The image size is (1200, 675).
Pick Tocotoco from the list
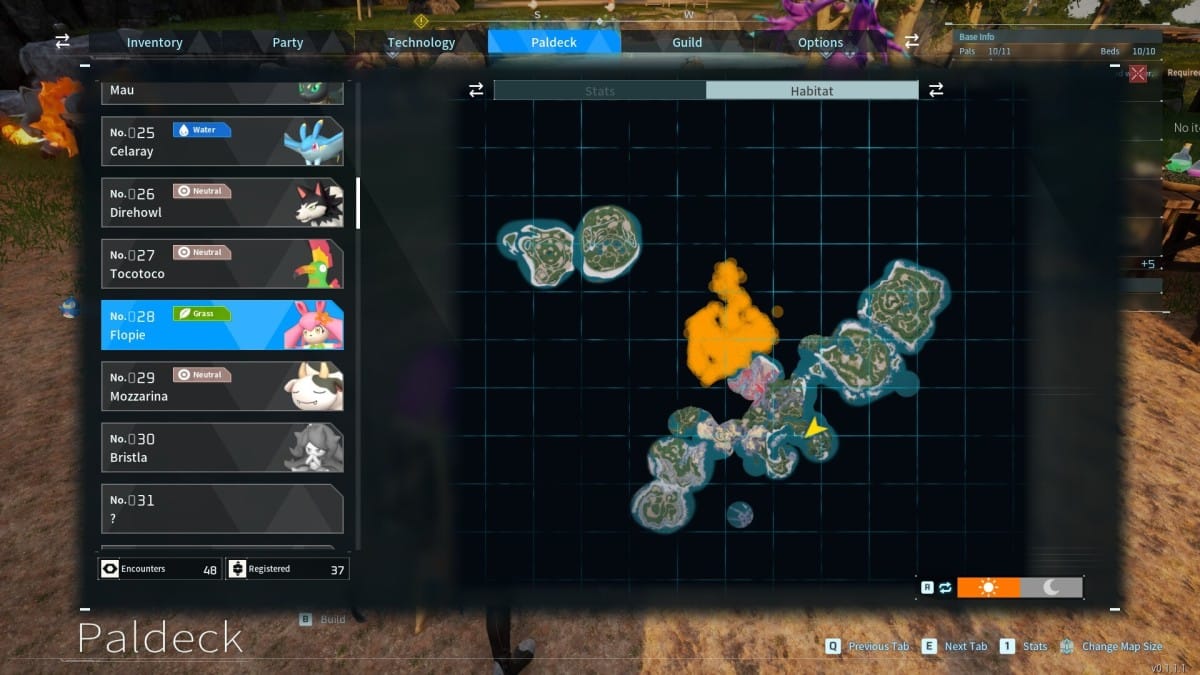coord(222,264)
